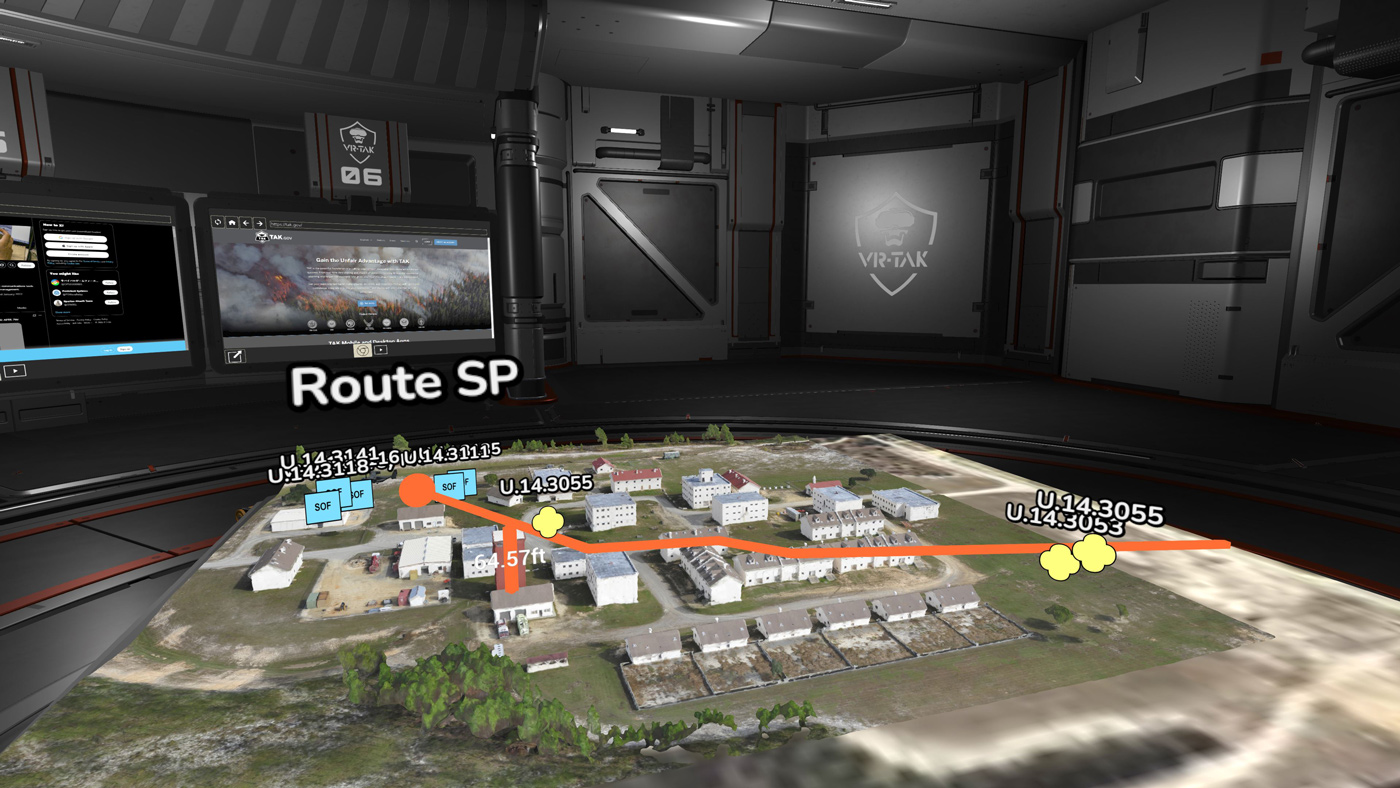Navigate back in the TAK.gov browser
1400x788 pixels.
click(x=246, y=223)
